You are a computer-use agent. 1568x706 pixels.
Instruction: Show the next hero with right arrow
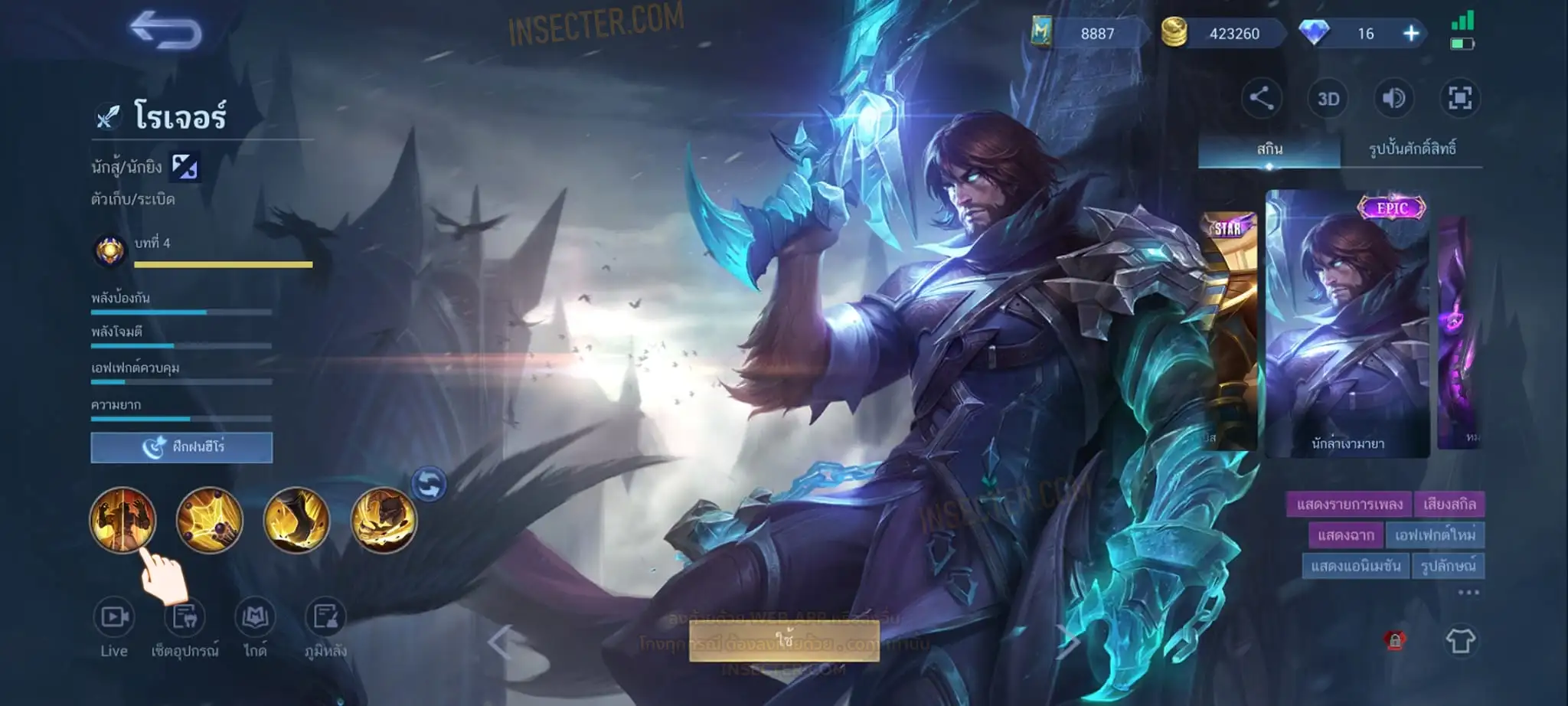pyautogui.click(x=1068, y=642)
